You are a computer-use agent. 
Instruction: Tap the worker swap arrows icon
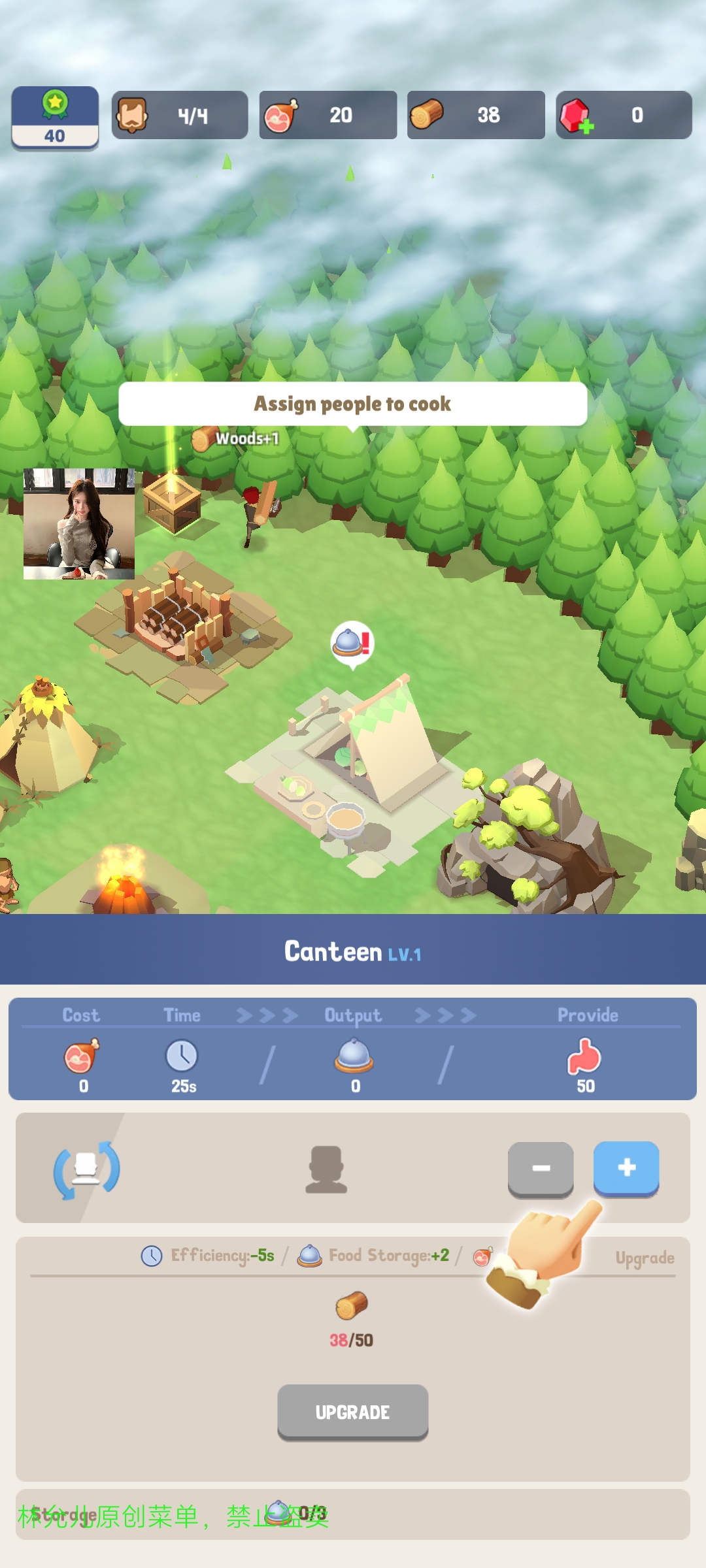pyautogui.click(x=86, y=1169)
